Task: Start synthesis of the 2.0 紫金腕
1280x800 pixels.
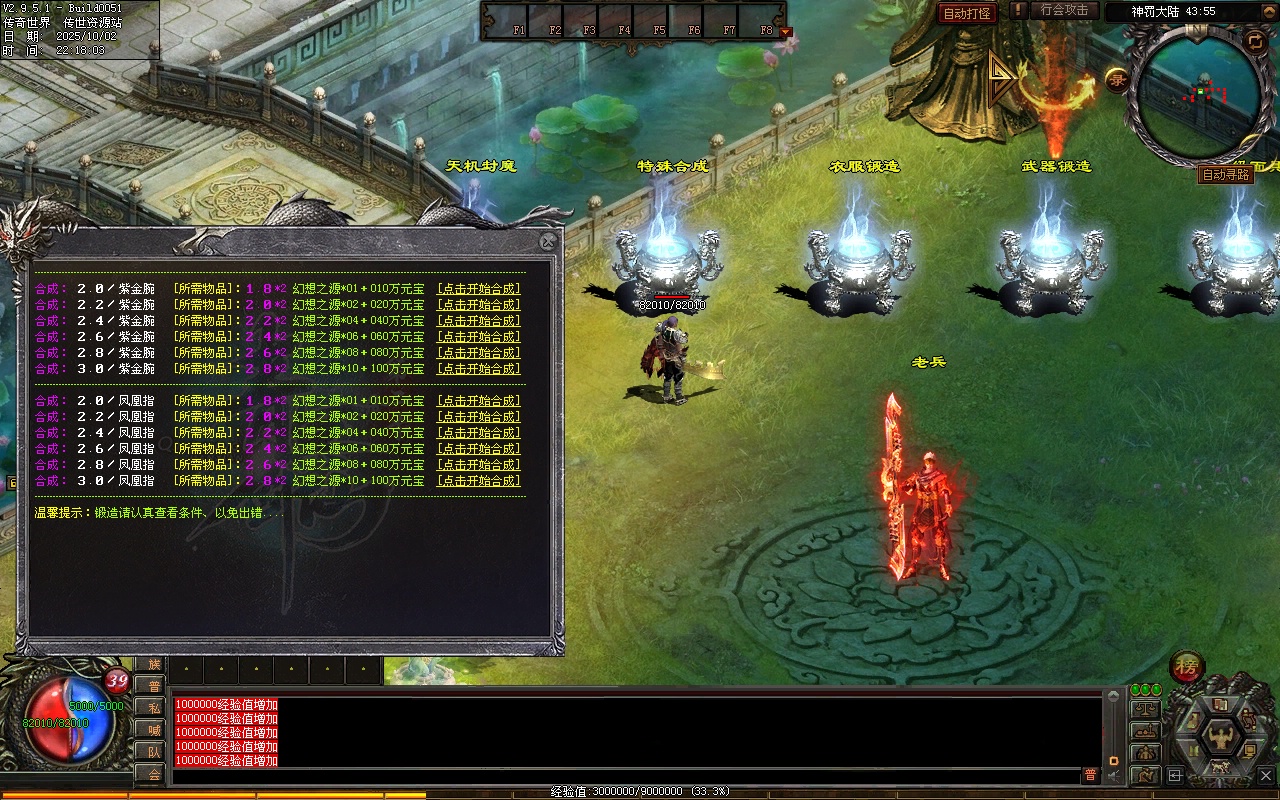Action: point(479,289)
